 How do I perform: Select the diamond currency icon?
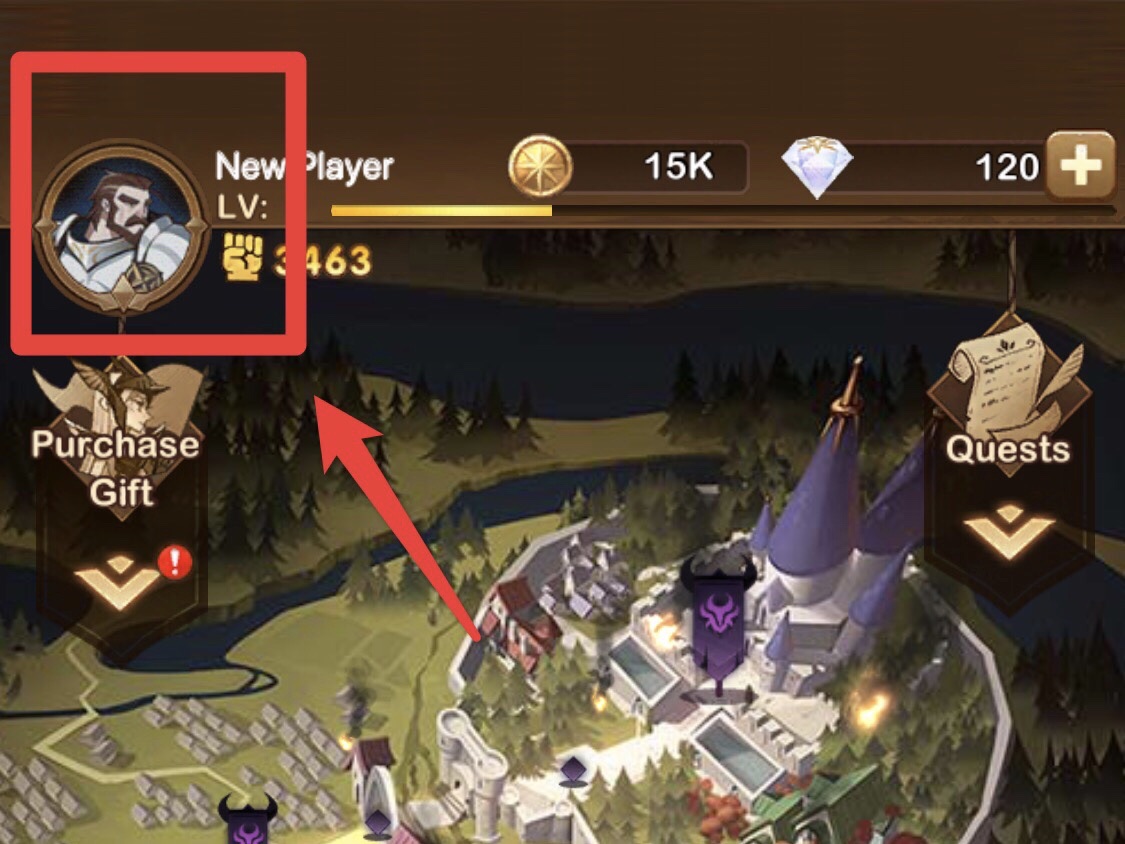point(817,167)
